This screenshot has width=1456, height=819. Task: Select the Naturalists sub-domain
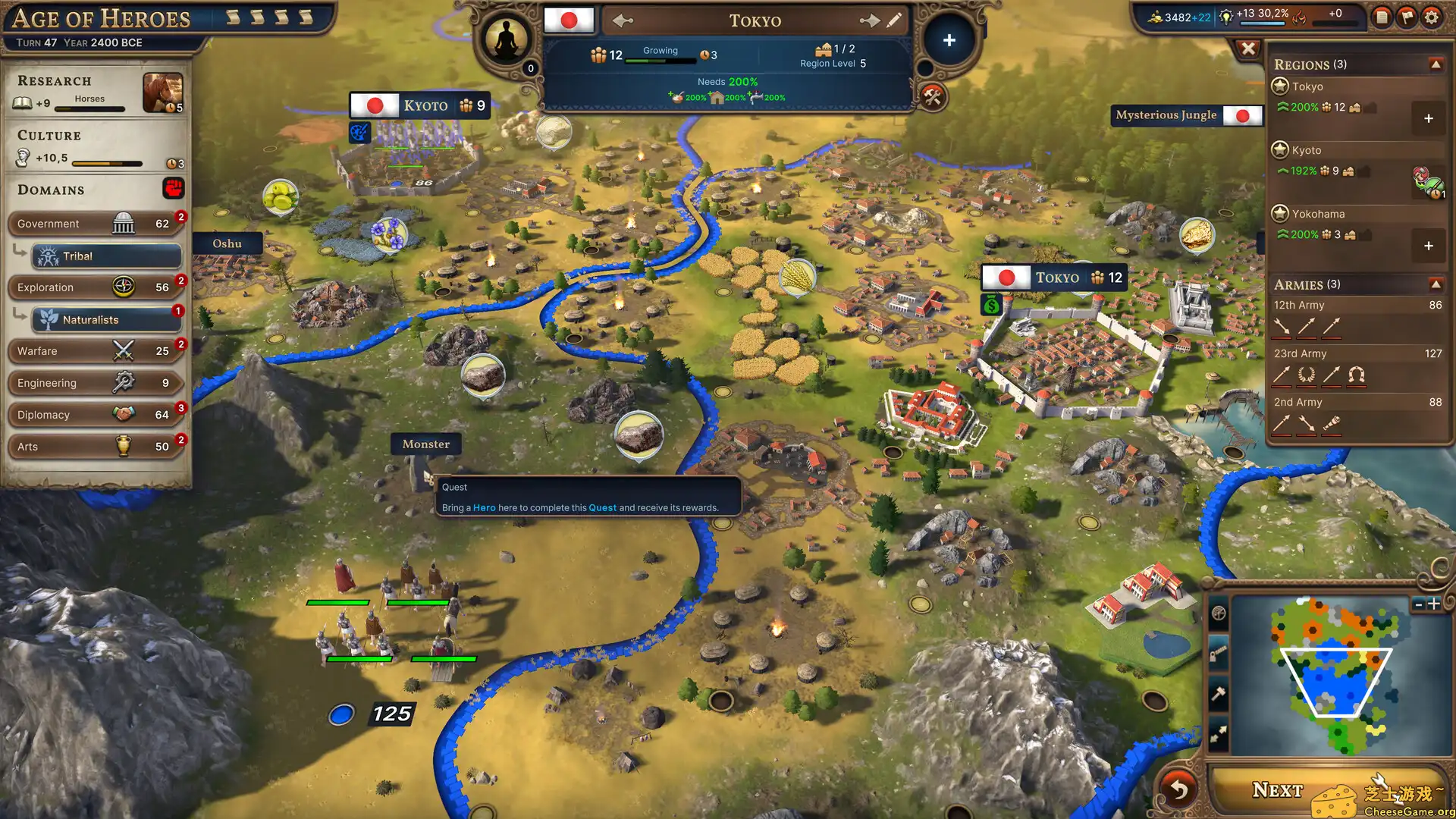(x=106, y=319)
